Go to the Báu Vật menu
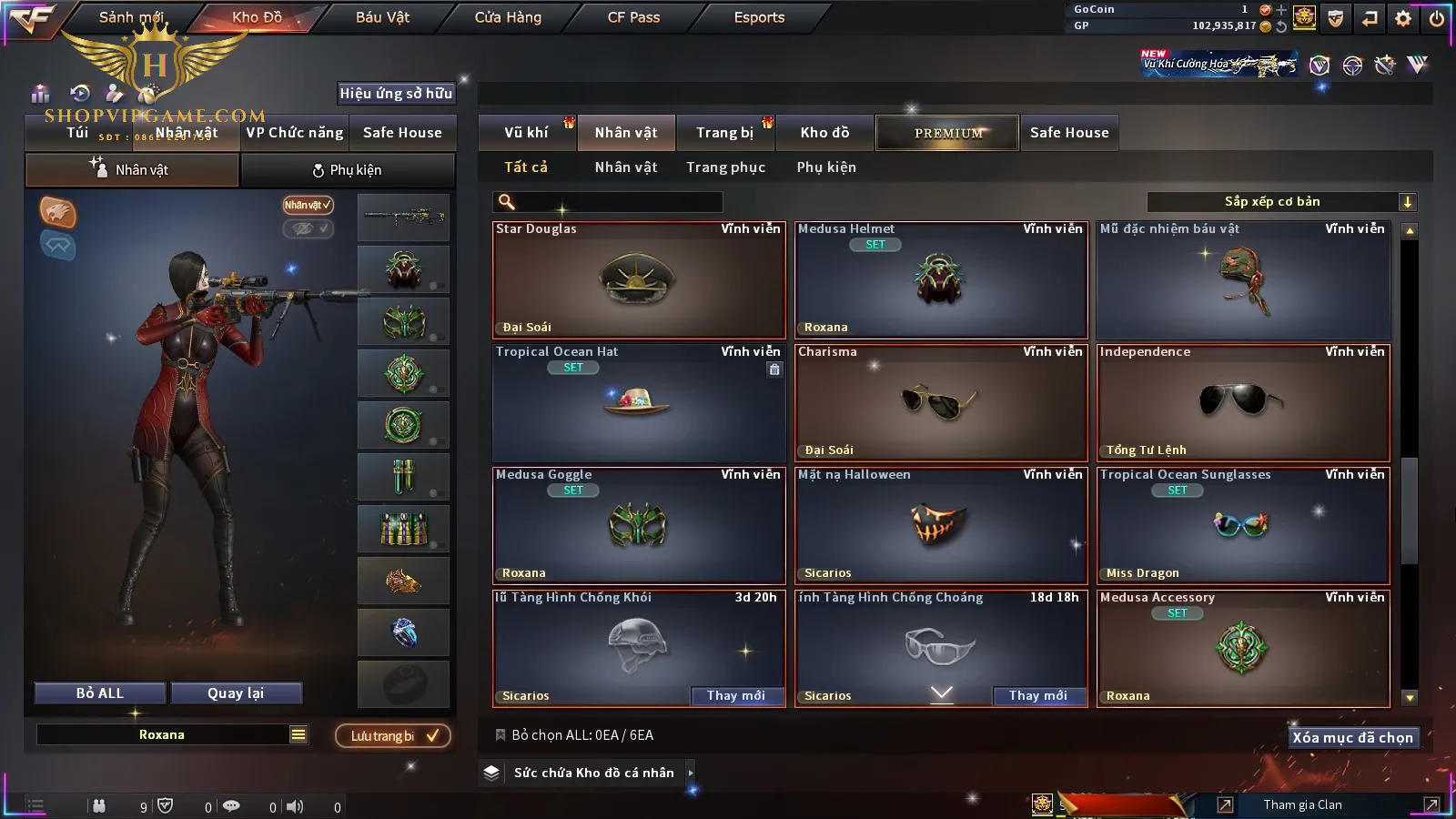 tap(382, 17)
